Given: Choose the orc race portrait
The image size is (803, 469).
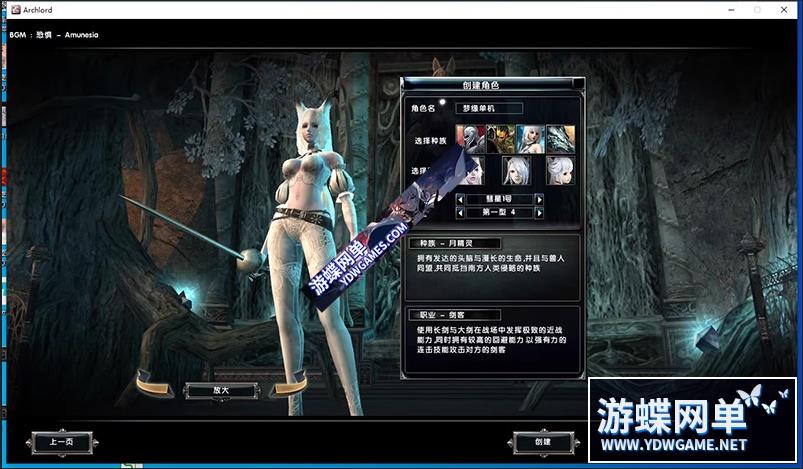Looking at the screenshot, I should pyautogui.click(x=499, y=138).
